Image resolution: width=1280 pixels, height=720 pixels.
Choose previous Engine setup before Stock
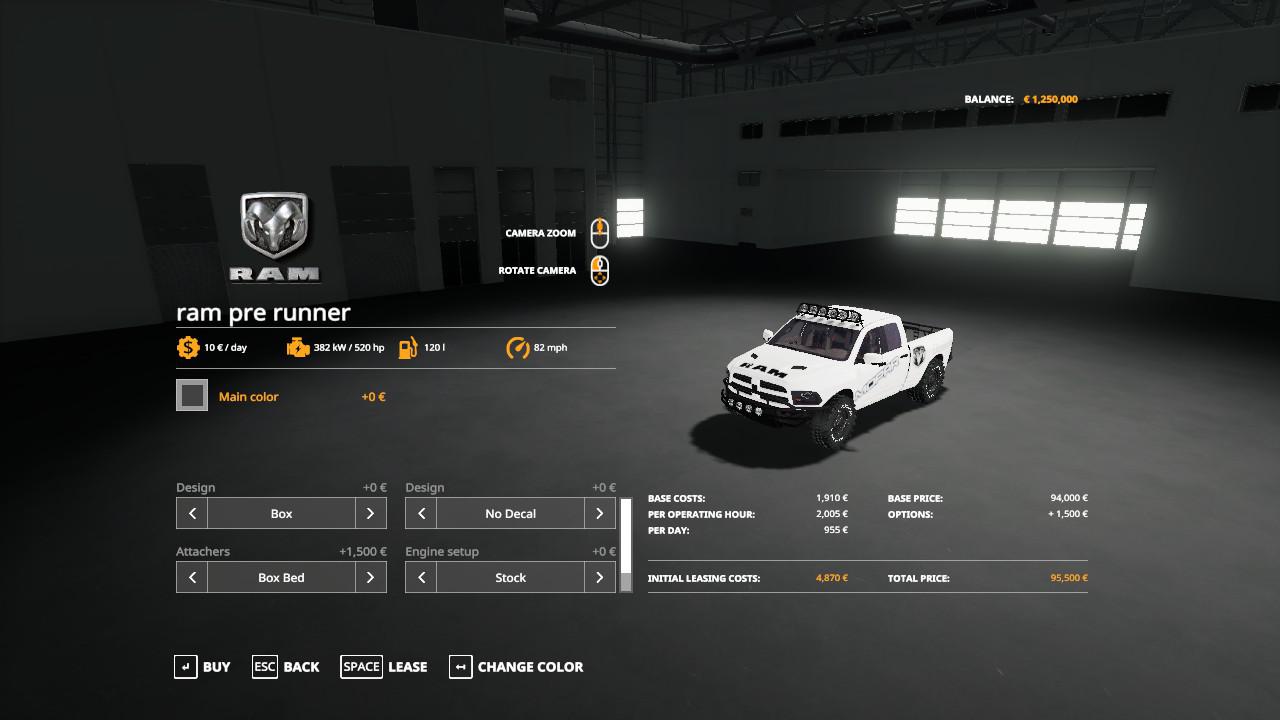(x=421, y=578)
